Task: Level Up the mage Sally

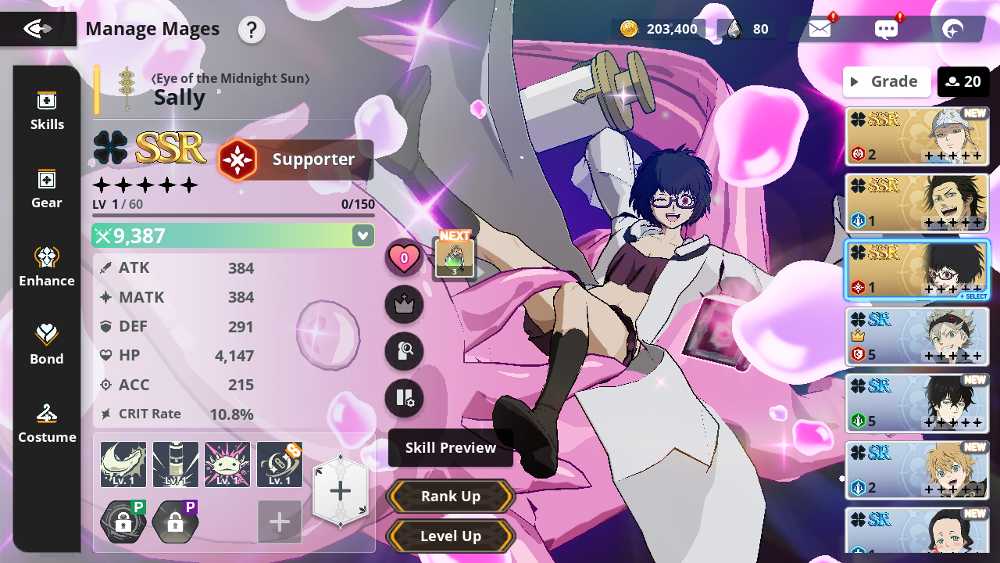Action: pos(450,536)
